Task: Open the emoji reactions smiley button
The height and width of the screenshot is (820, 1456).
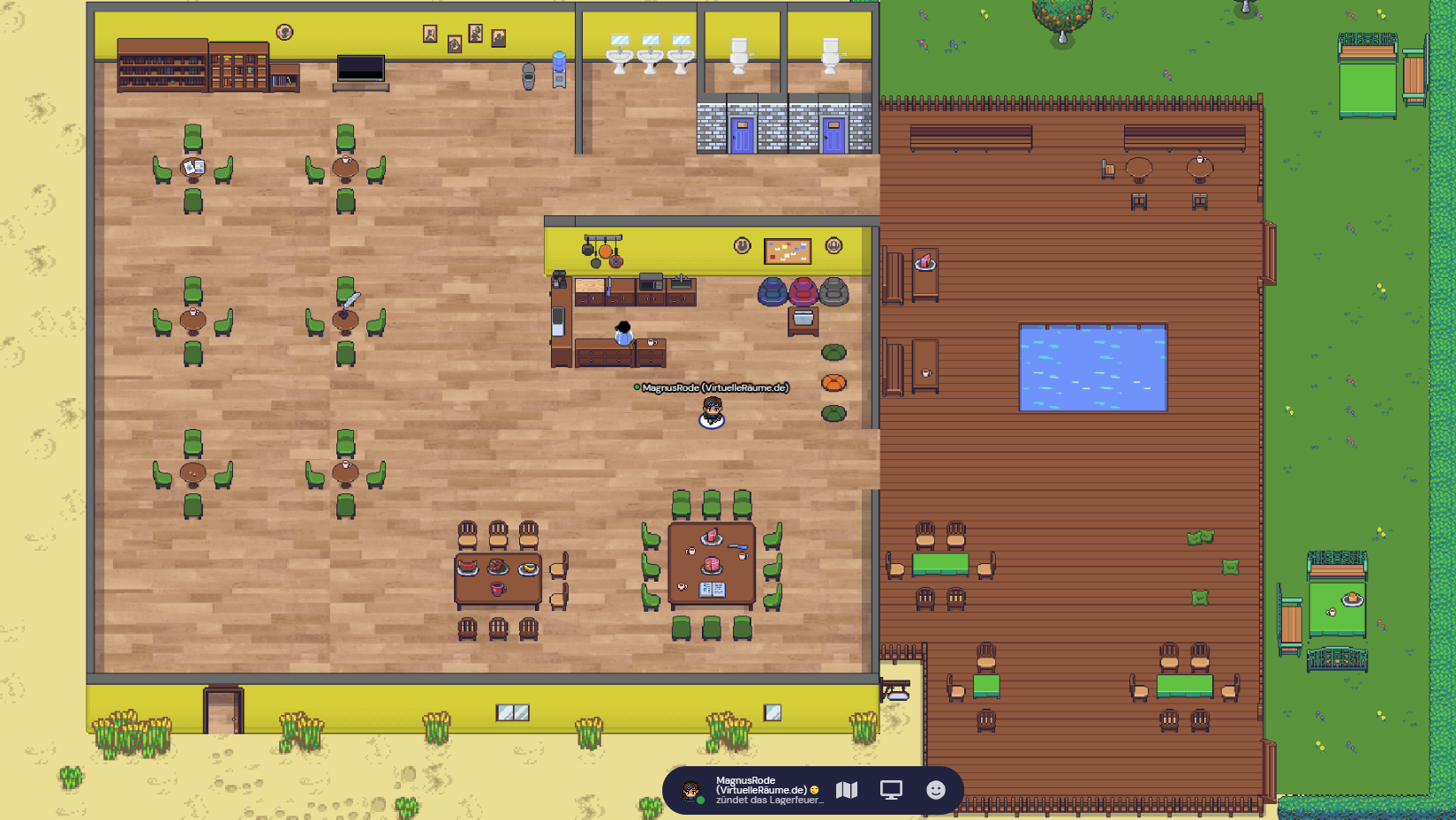Action: pyautogui.click(x=936, y=790)
